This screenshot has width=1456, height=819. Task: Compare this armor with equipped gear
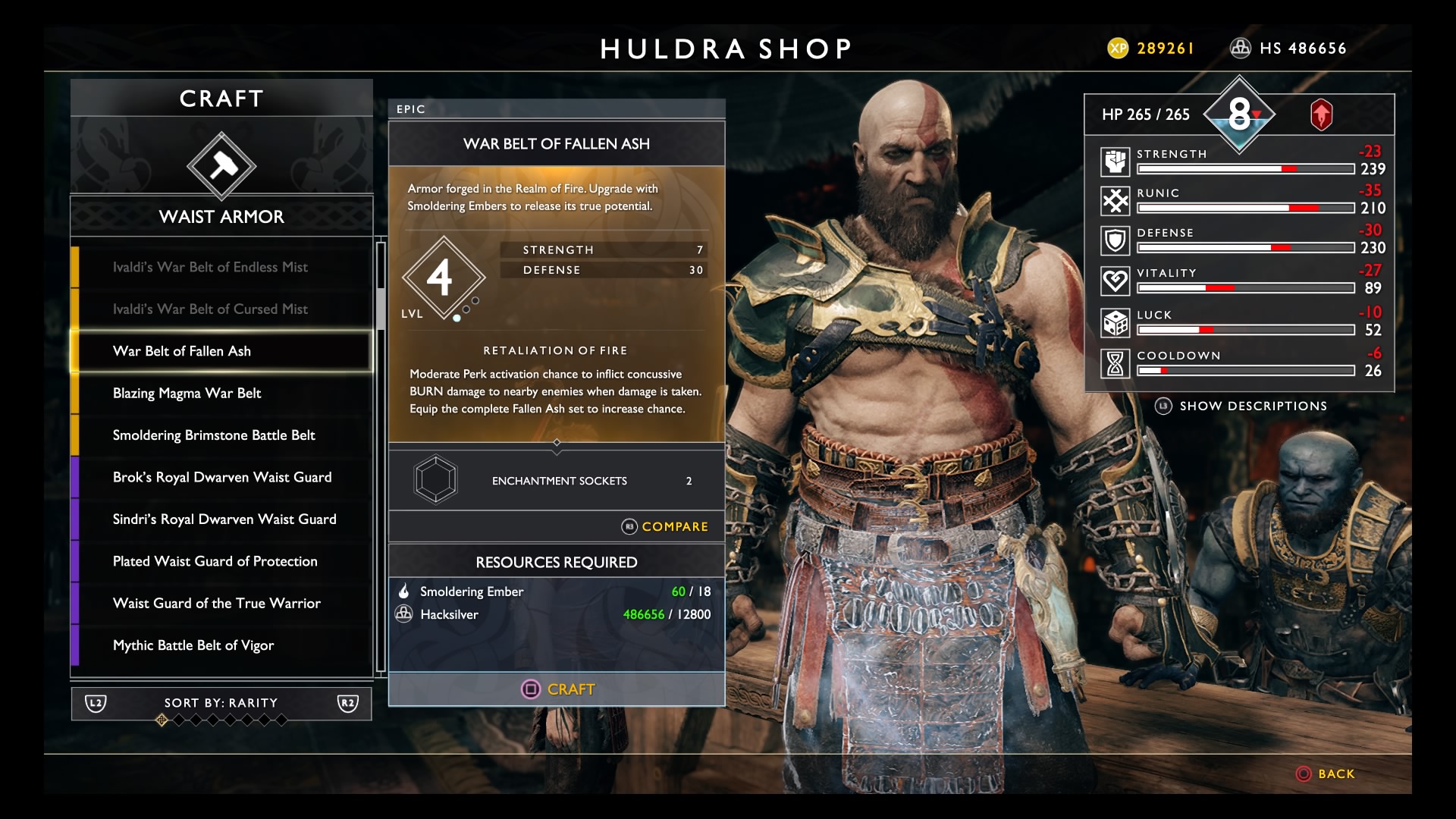click(665, 527)
